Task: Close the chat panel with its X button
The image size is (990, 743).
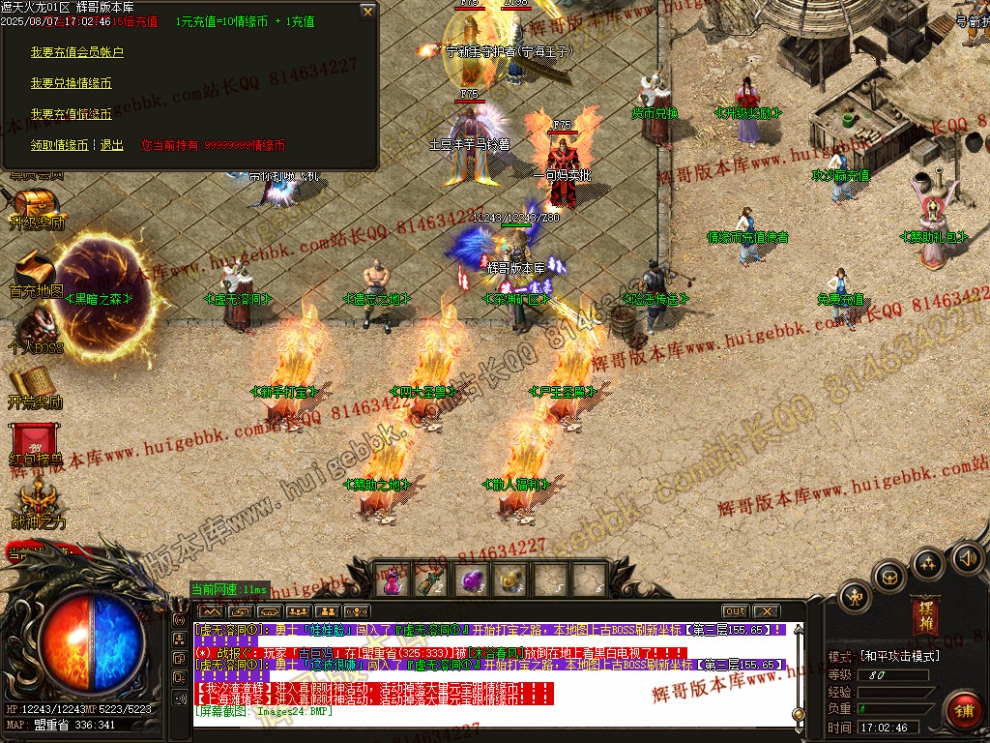Action: tap(765, 611)
